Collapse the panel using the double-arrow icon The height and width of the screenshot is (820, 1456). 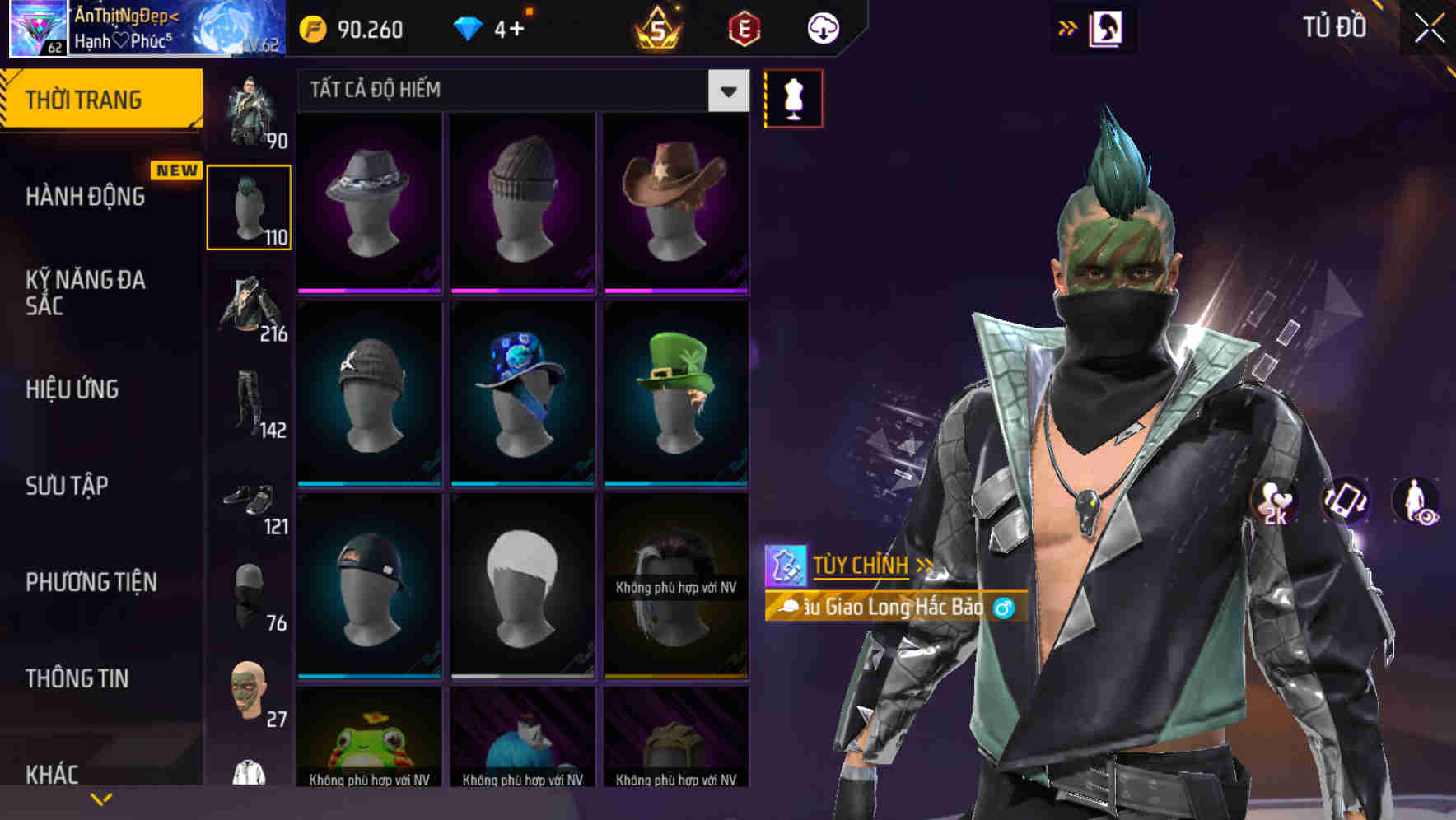tap(1067, 26)
